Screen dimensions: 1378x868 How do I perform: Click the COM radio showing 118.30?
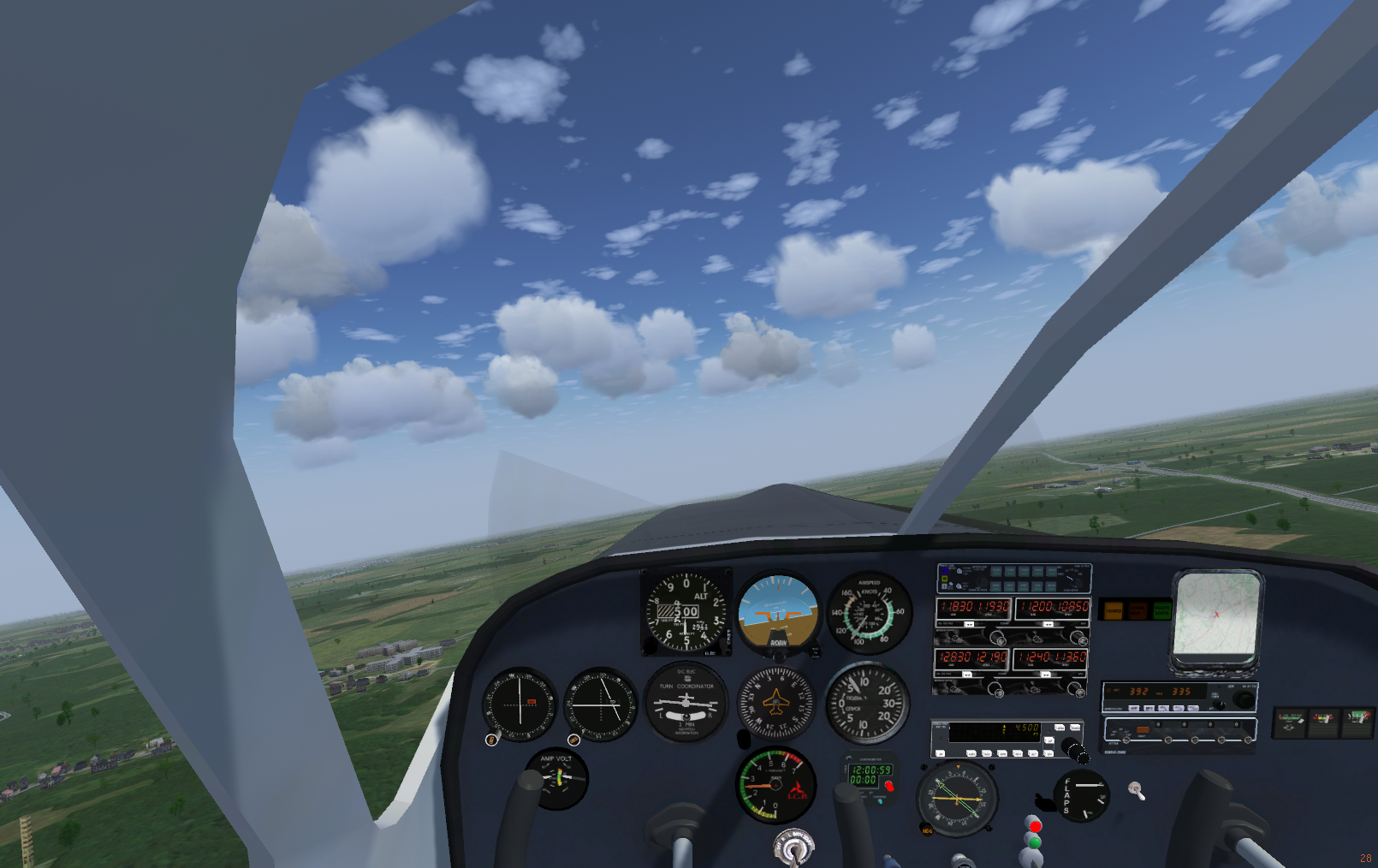pyautogui.click(x=973, y=607)
